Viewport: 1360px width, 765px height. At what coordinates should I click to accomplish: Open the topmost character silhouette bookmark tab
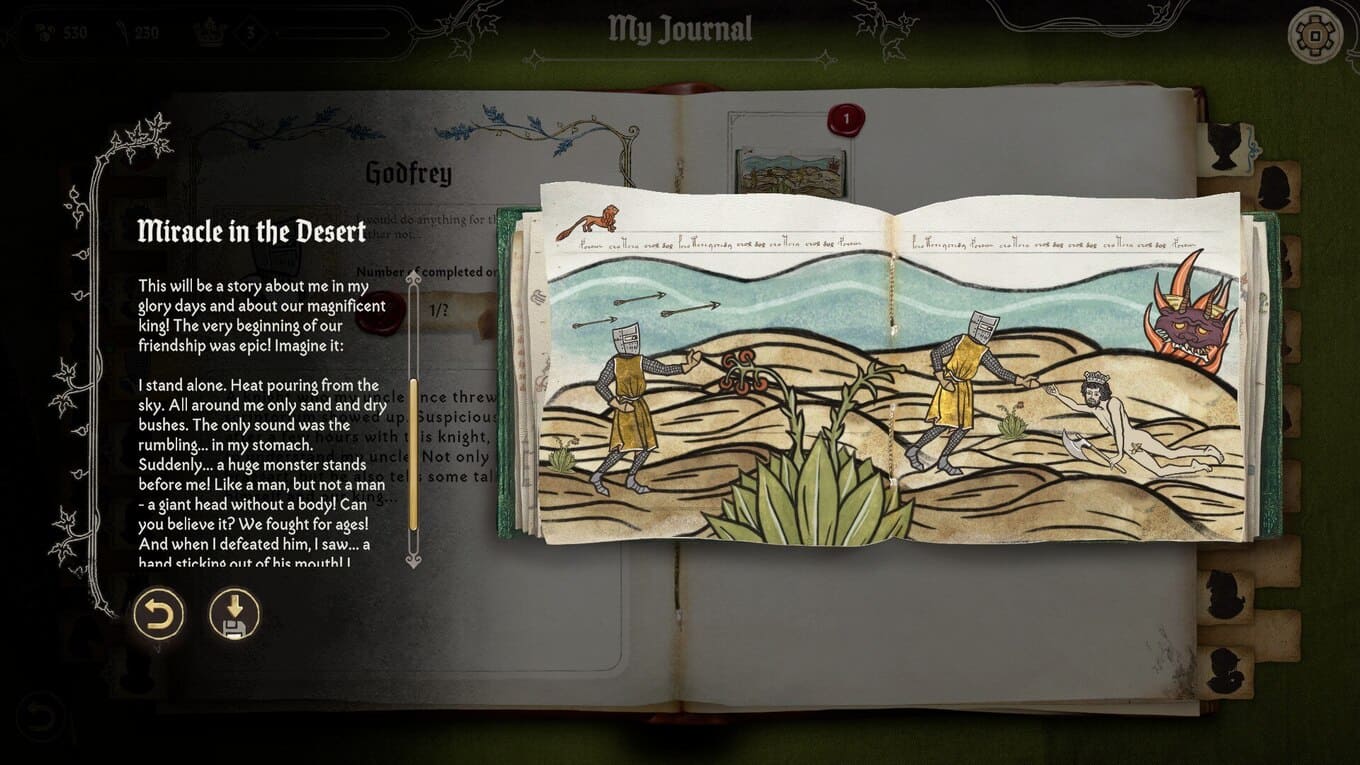tap(1224, 146)
